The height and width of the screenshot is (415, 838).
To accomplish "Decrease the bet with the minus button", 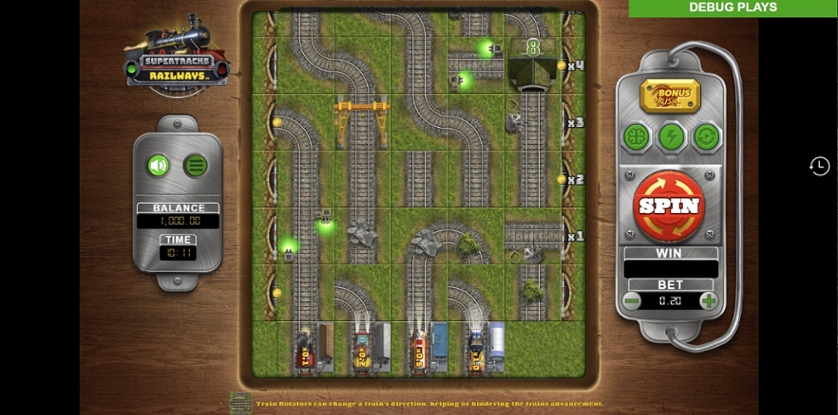I will point(632,300).
